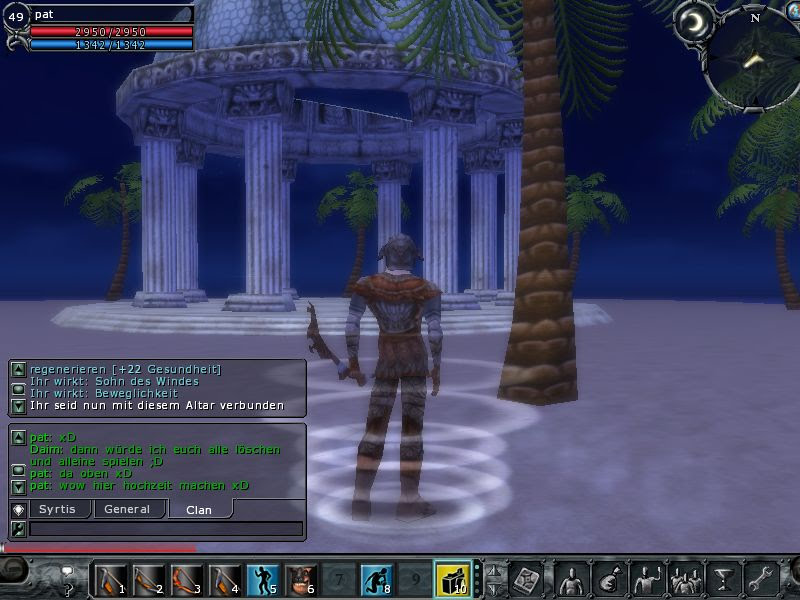Activate the creature-face skill in slot 6
The height and width of the screenshot is (600, 800).
click(x=299, y=578)
